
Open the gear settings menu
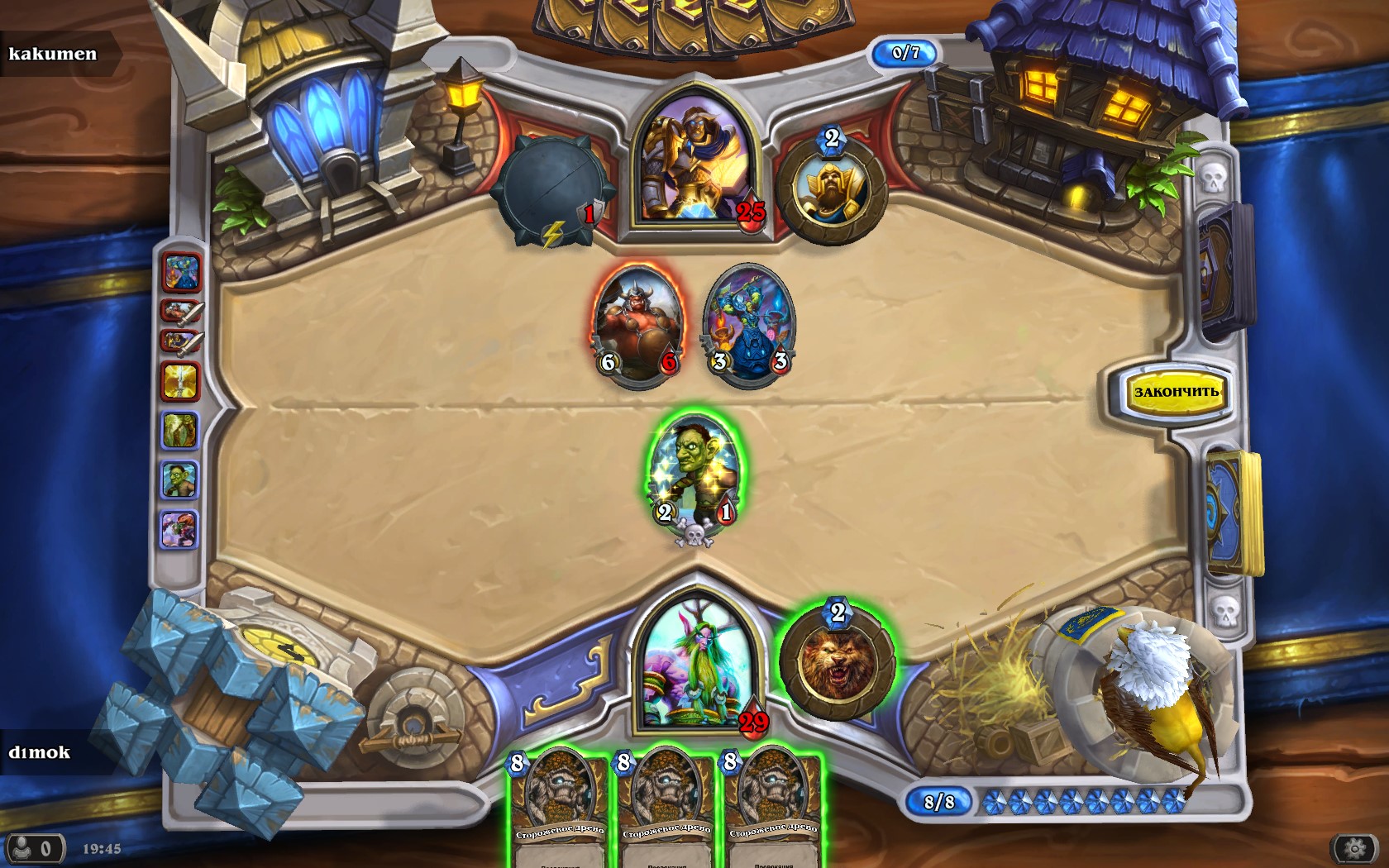pyautogui.click(x=1353, y=848)
